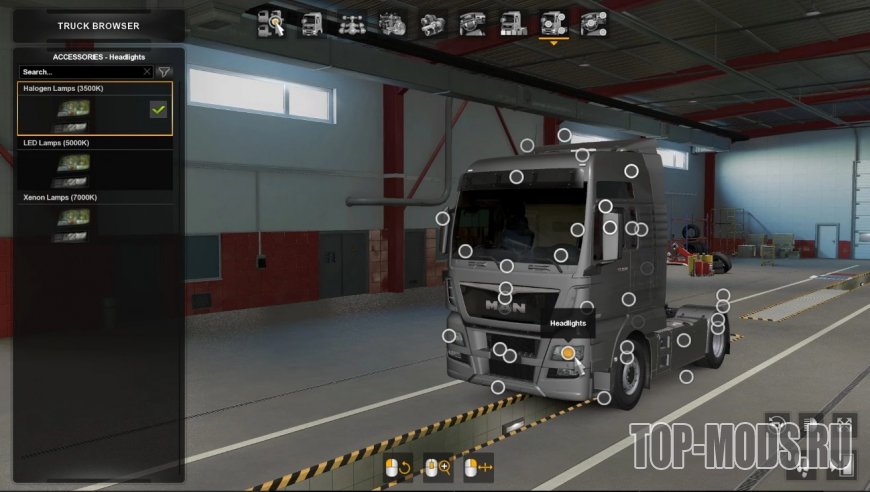Switch to the interior accessories category icon

tap(593, 24)
